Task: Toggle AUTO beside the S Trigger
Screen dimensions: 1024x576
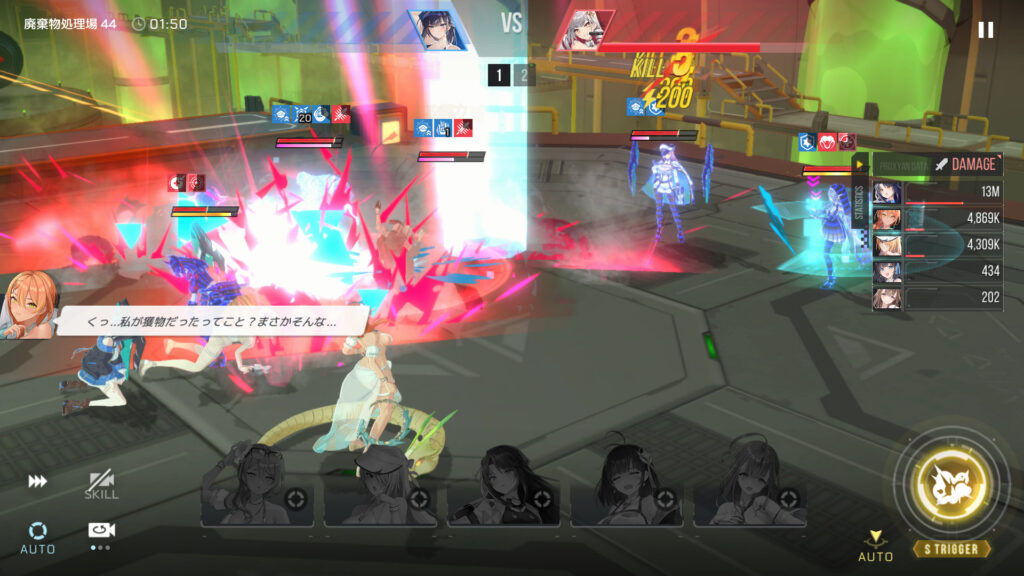Action: point(876,545)
